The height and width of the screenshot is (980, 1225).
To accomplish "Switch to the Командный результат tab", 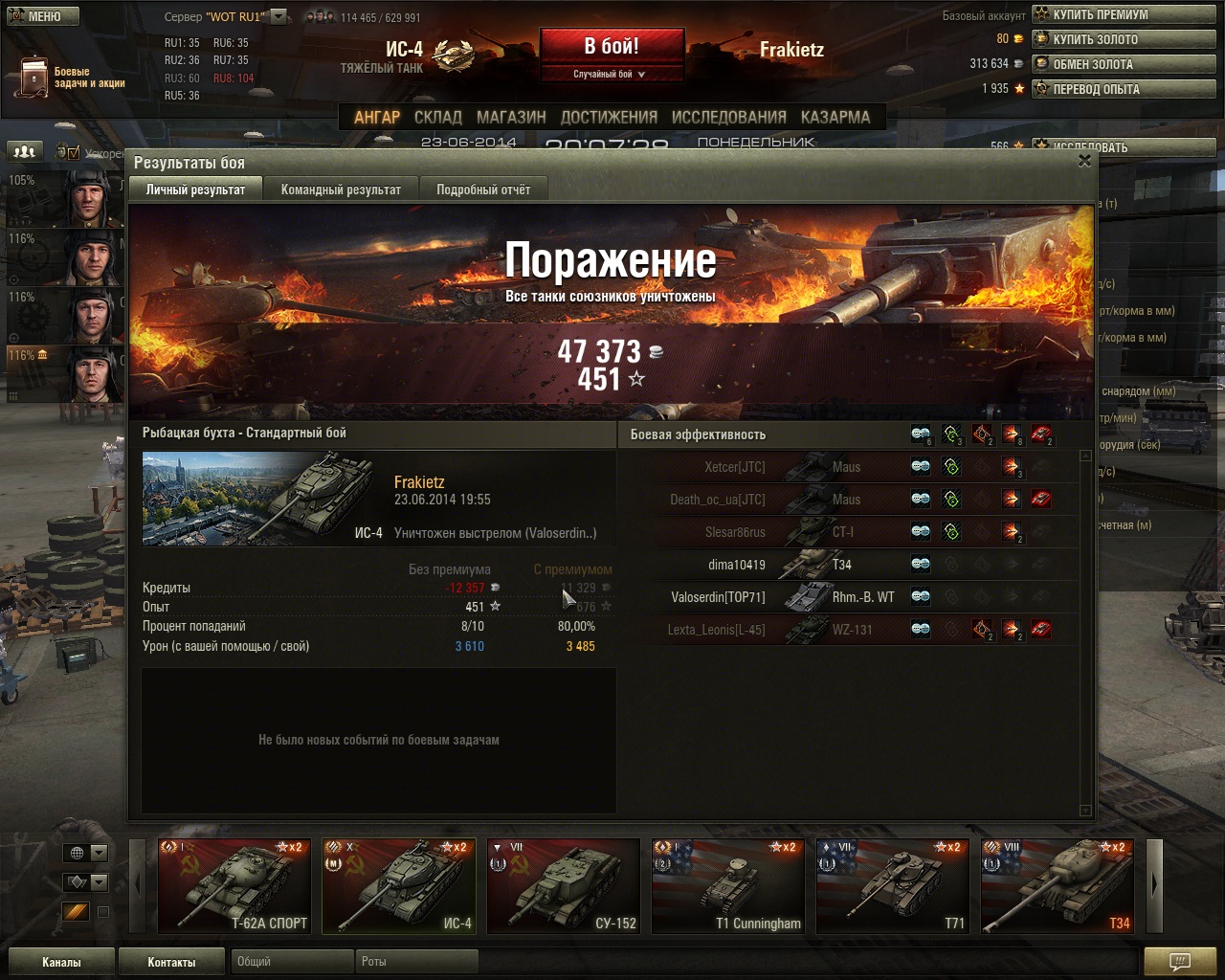I will [341, 189].
